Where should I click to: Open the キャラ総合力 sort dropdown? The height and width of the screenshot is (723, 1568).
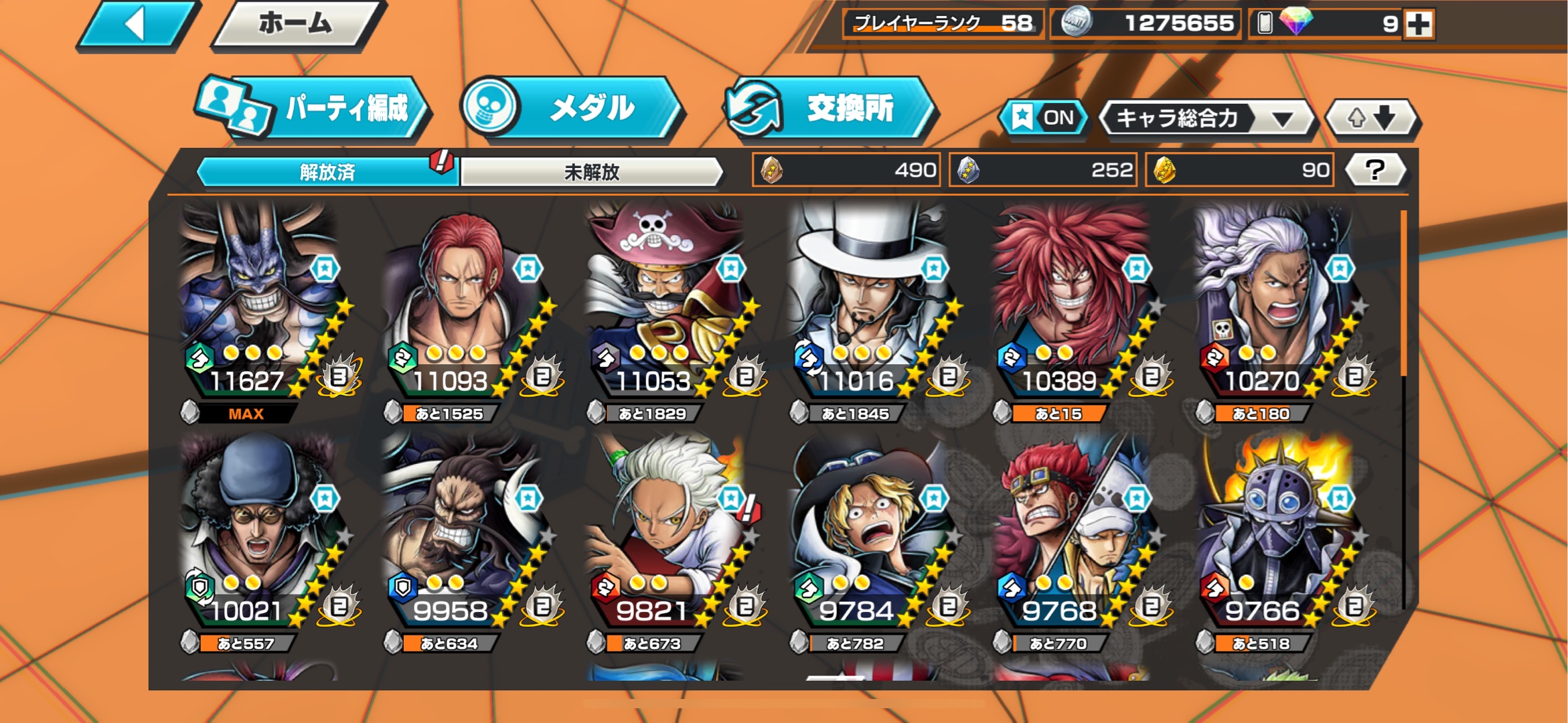pyautogui.click(x=1206, y=119)
